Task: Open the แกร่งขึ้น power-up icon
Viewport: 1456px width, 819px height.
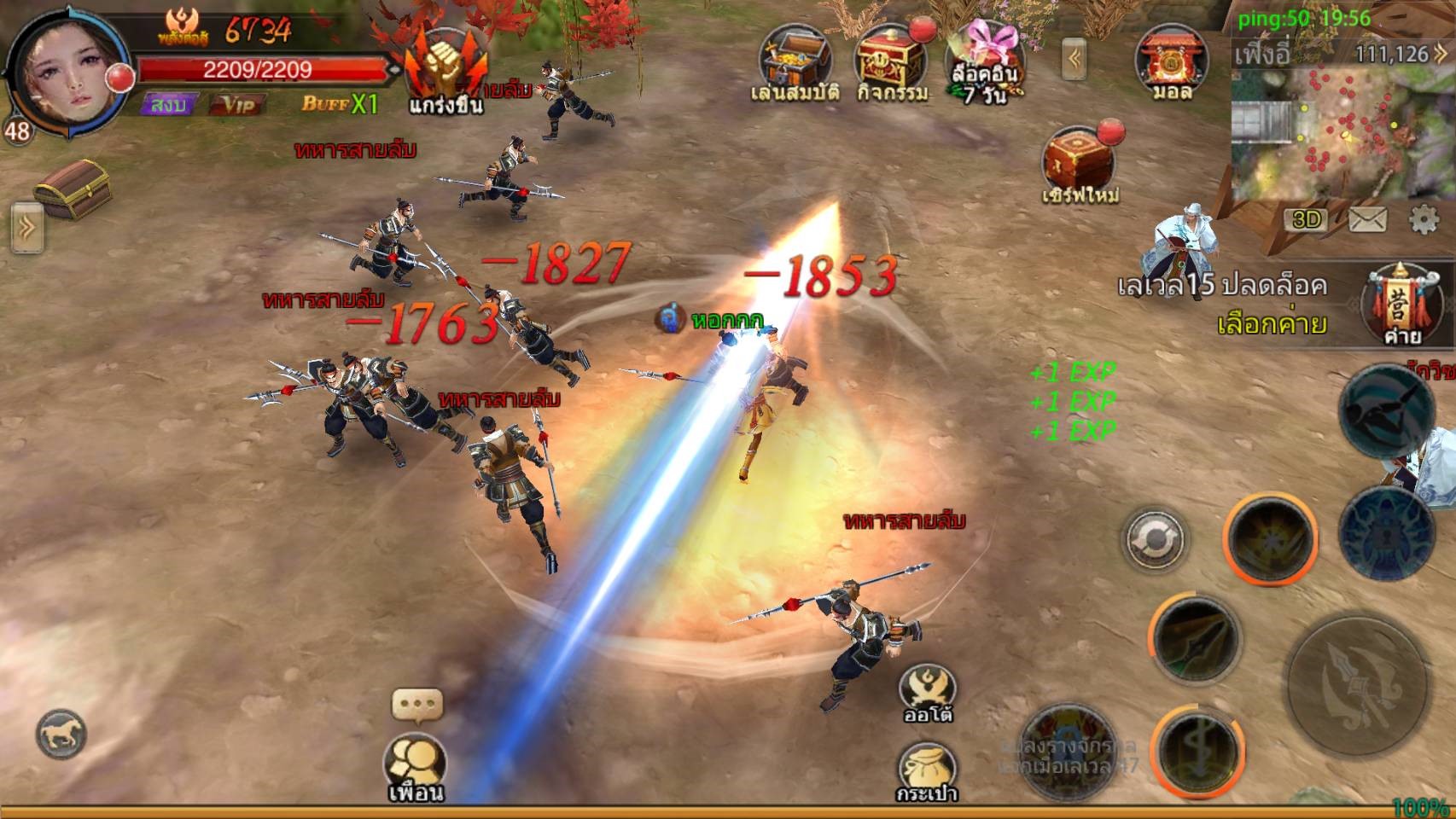Action: (x=445, y=70)
